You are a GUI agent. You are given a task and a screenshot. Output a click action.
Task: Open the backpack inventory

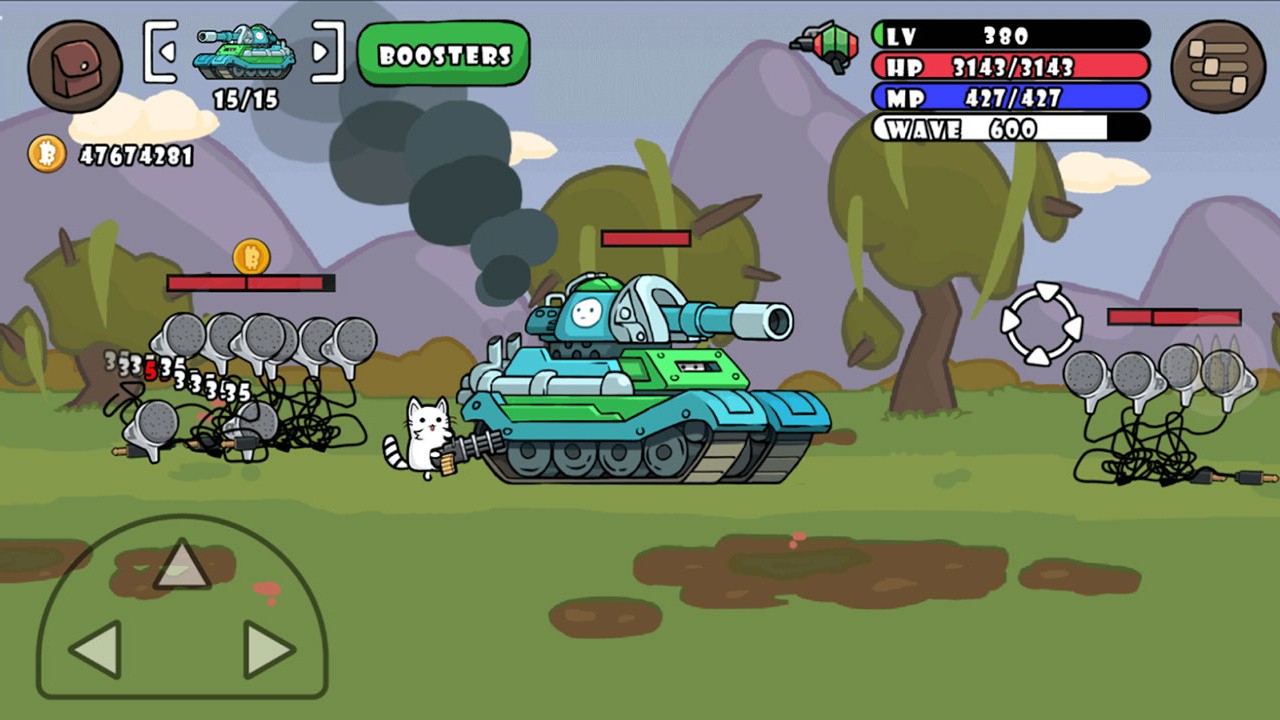(75, 66)
